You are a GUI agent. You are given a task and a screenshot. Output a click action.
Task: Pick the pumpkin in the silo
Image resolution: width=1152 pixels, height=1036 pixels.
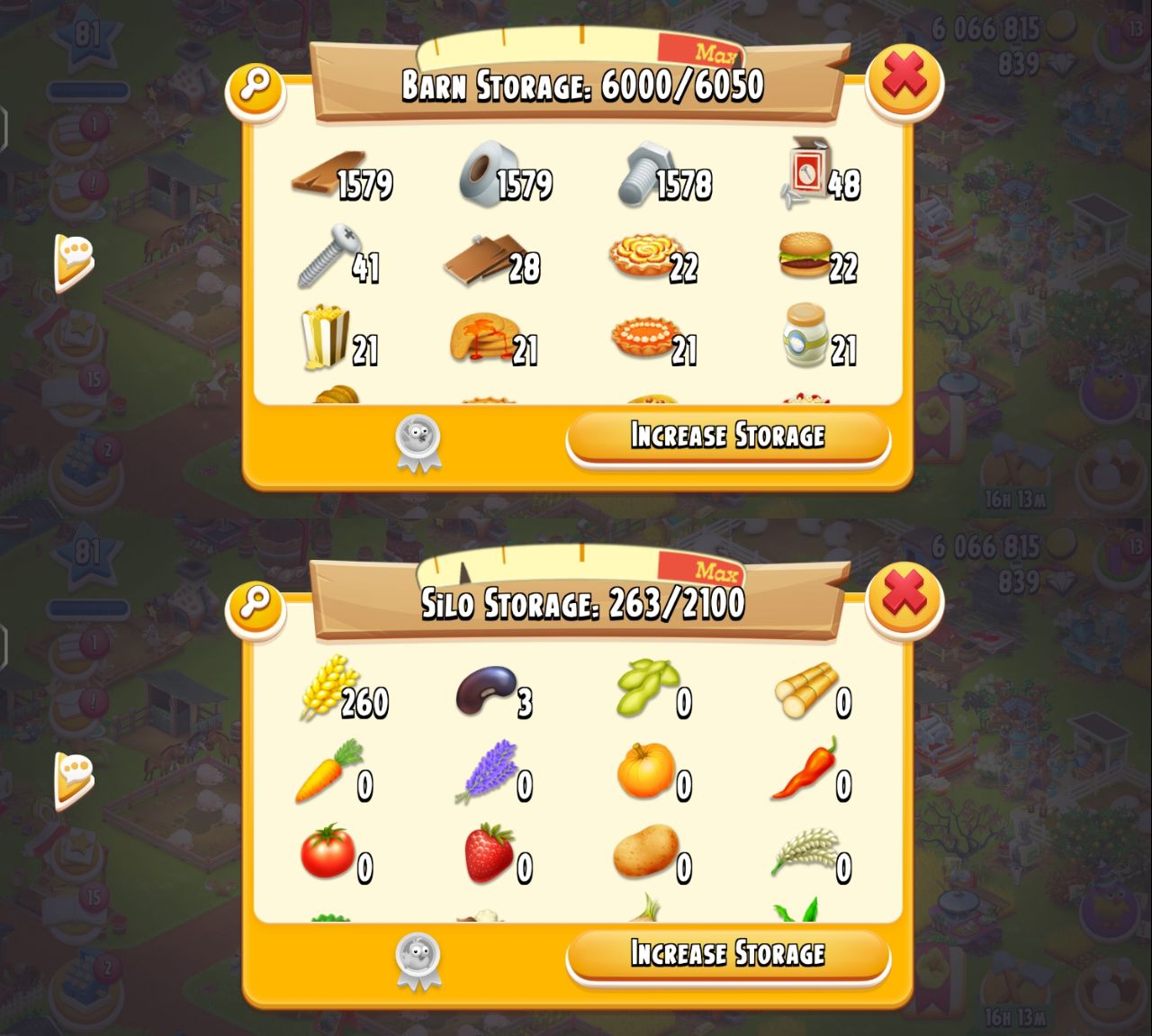coord(645,772)
